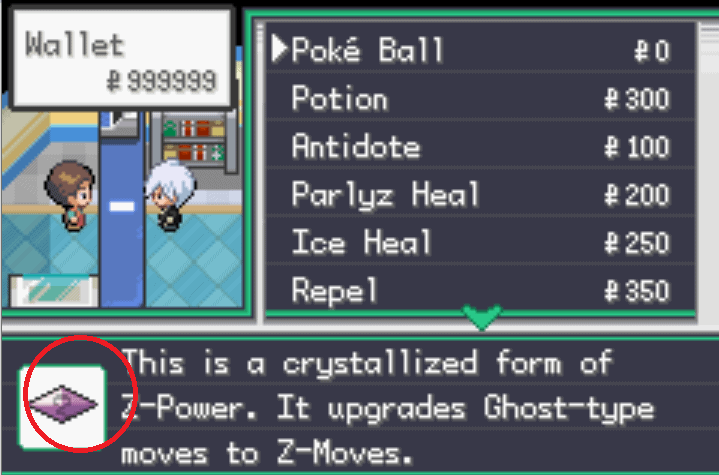
Task: Click the purple Z-Crystal item icon
Action: (62, 402)
